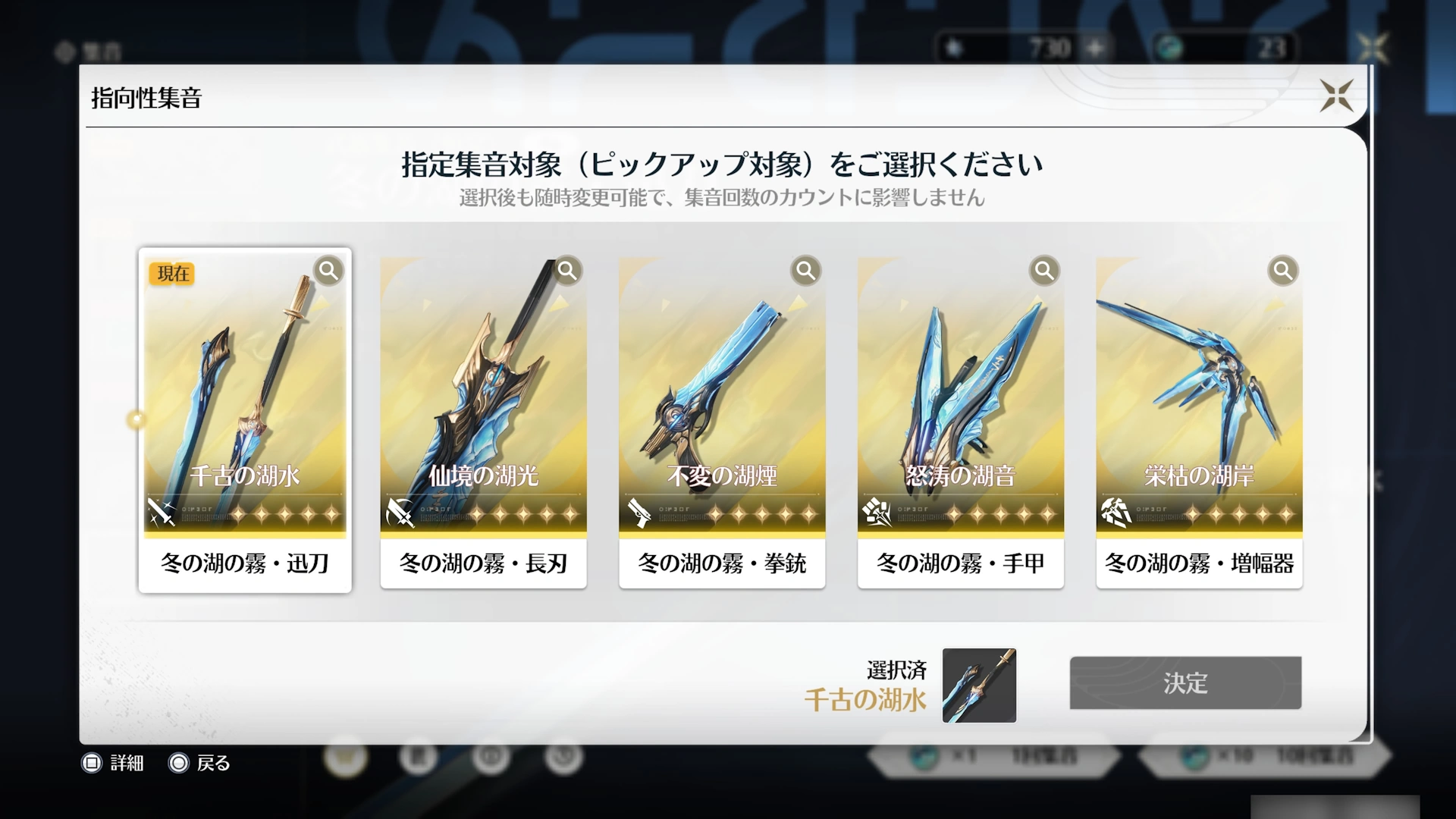This screenshot has width=1456, height=819.
Task: Click the magnifier on 怒涛の湖音 card
Action: tap(1044, 271)
